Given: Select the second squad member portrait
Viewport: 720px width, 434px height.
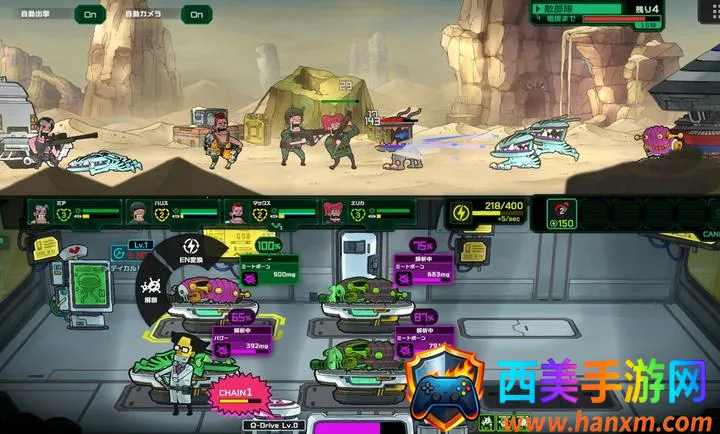Looking at the screenshot, I should tap(139, 212).
